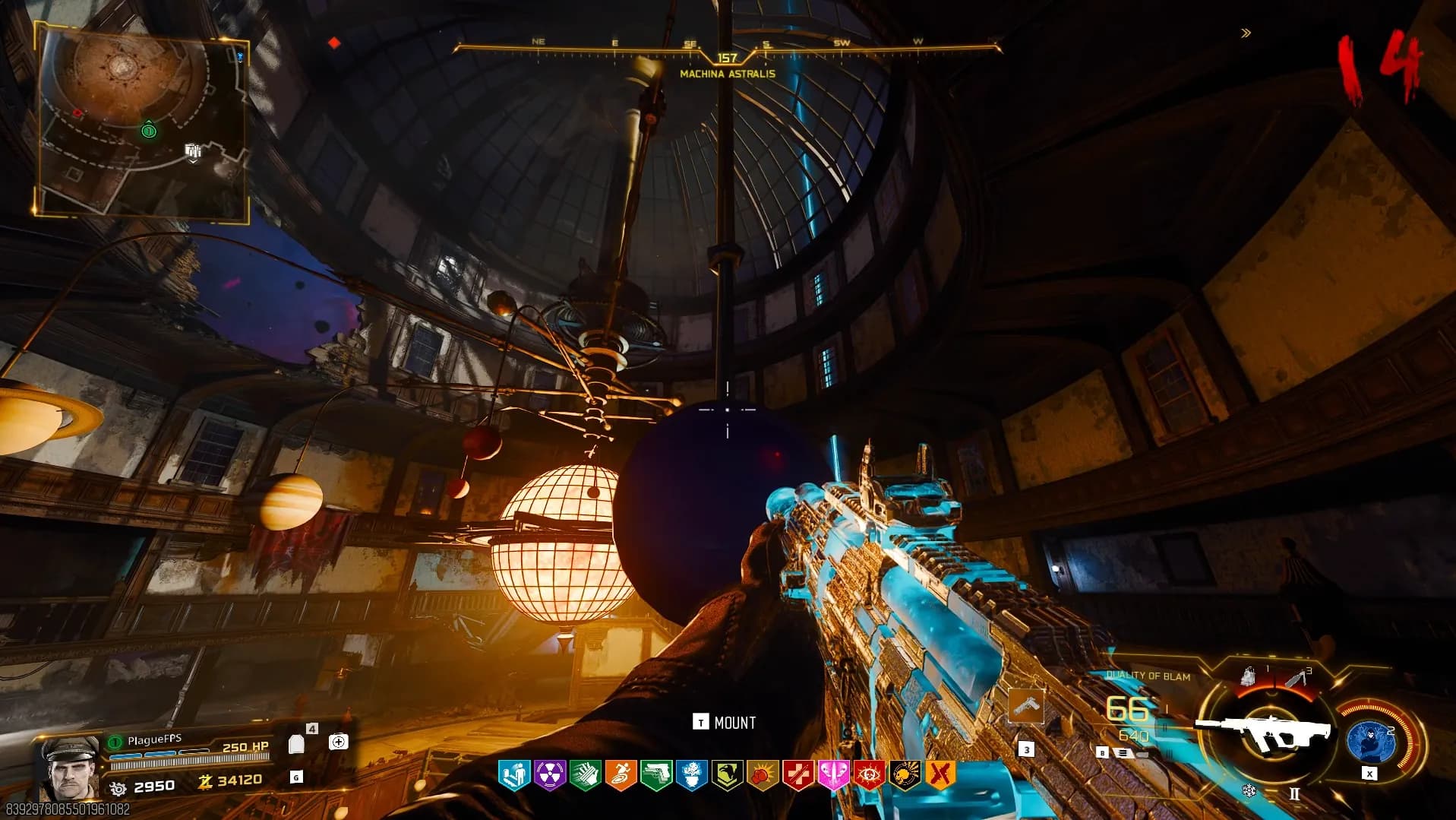This screenshot has height=820, width=1456.
Task: Select the armor plate icon
Action: [296, 744]
